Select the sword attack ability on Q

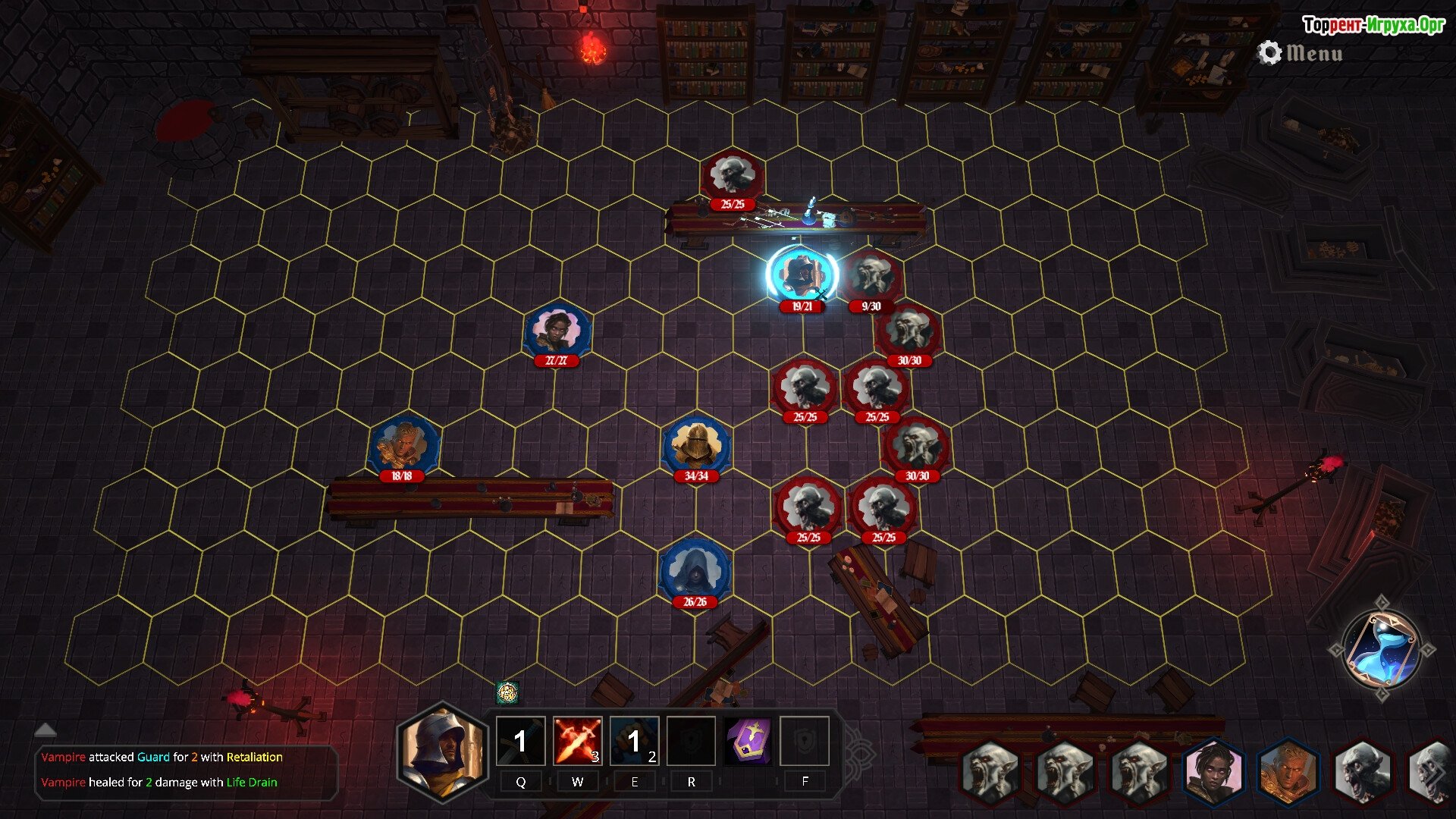520,741
